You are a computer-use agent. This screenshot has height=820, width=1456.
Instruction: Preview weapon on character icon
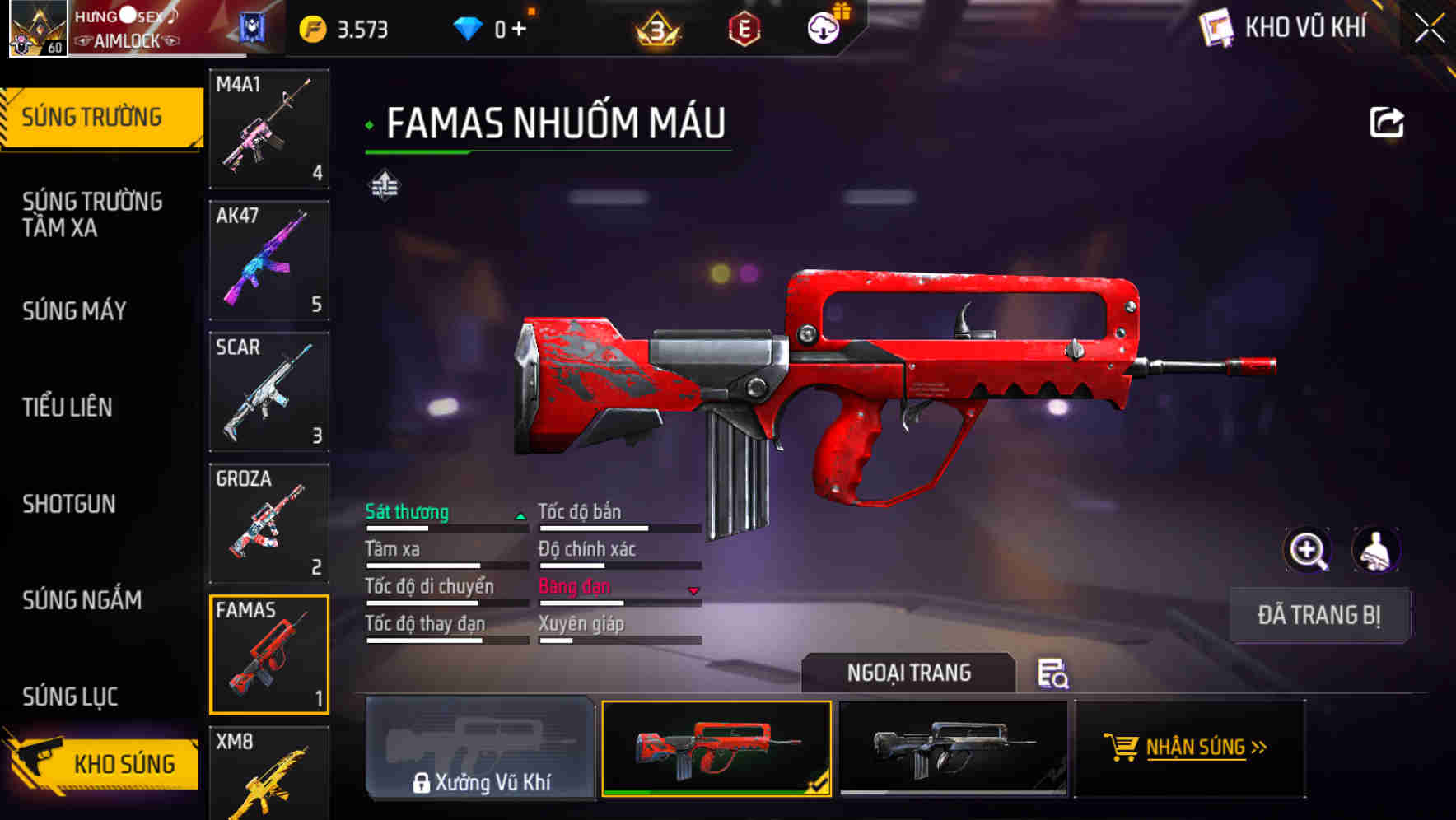point(1375,550)
